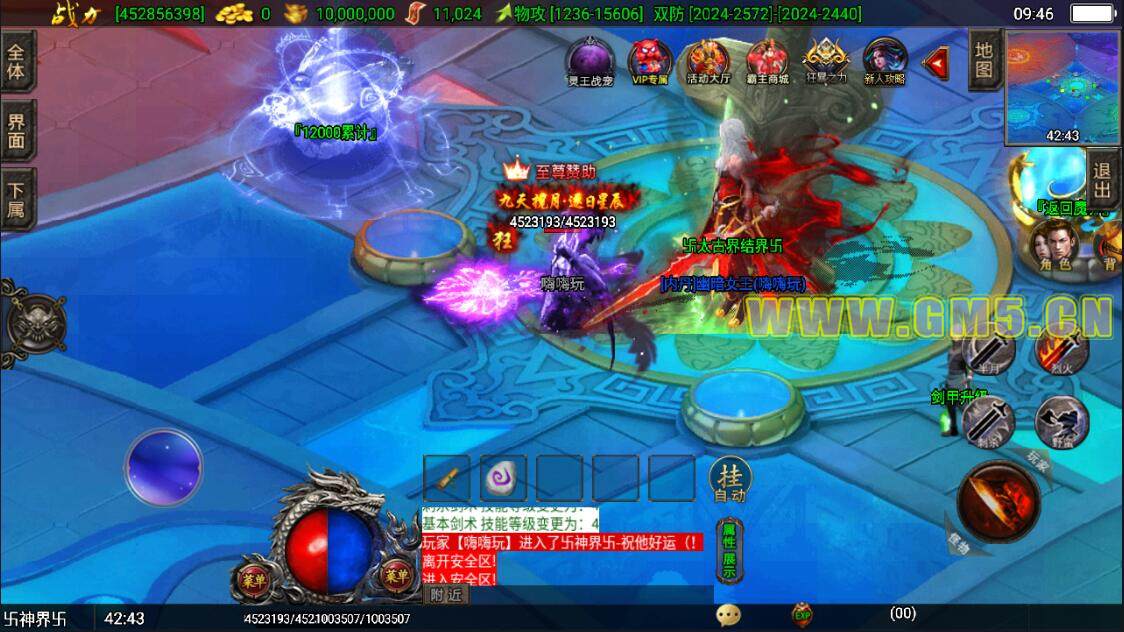The height and width of the screenshot is (632, 1124).
Task: Open the 新人攻略 beginner guide
Action: click(x=885, y=61)
